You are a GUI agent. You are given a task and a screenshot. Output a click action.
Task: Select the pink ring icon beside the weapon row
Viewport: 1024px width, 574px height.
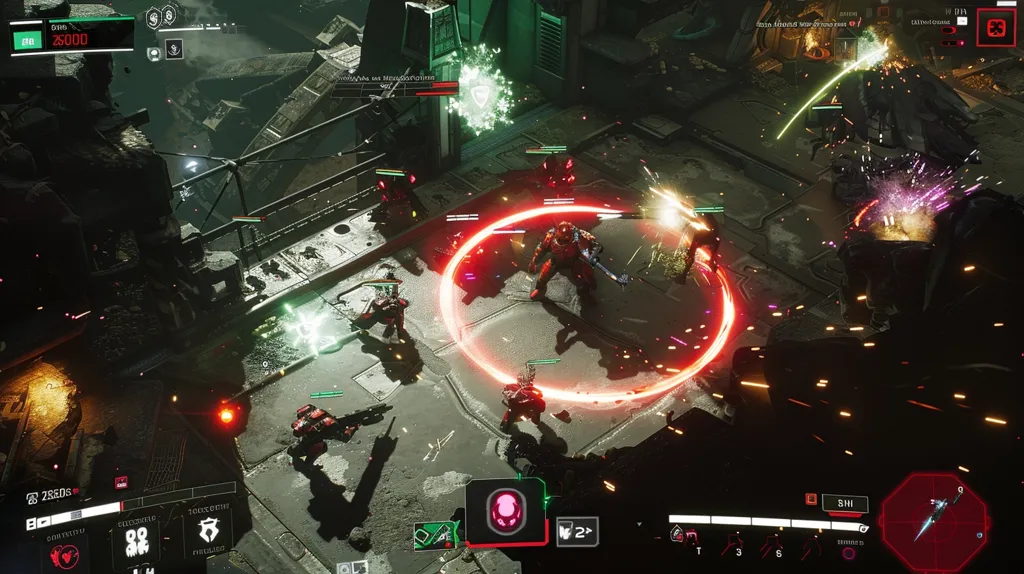coord(849,552)
